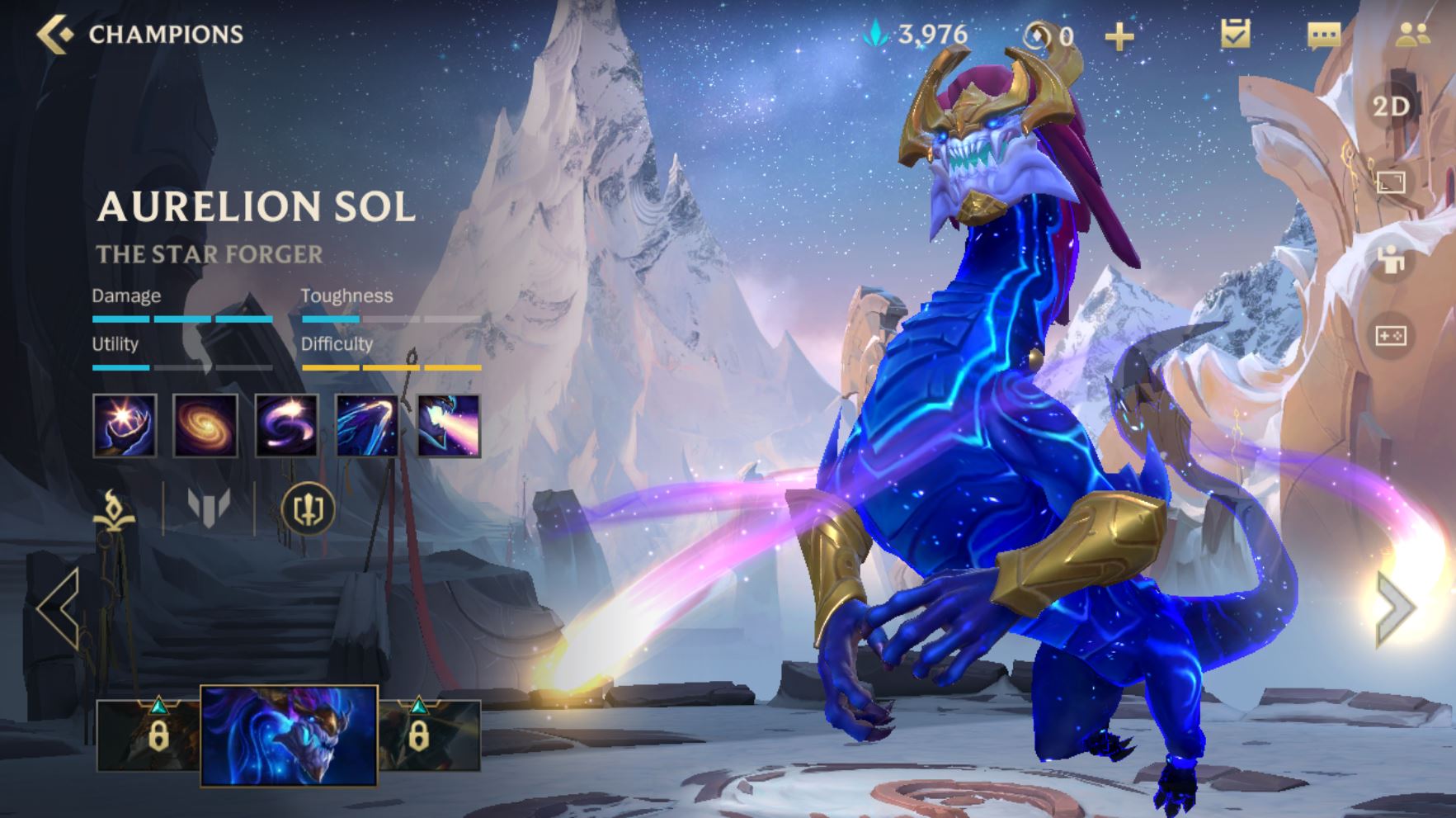
Task: View the passive ability with glowing star hand
Action: coord(125,426)
